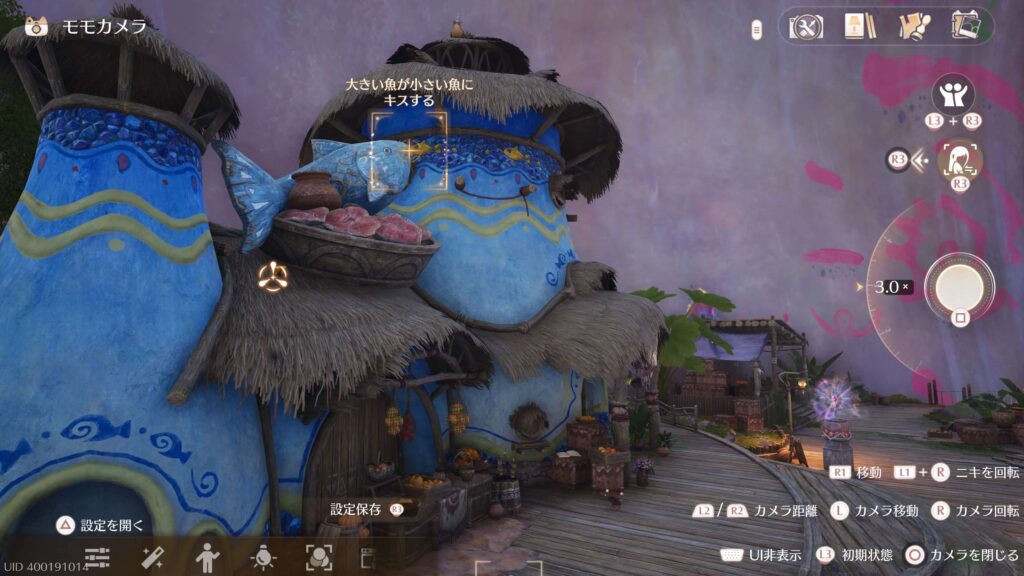Open the photo album icon
This screenshot has height=576, width=1024.
pos(965,26)
